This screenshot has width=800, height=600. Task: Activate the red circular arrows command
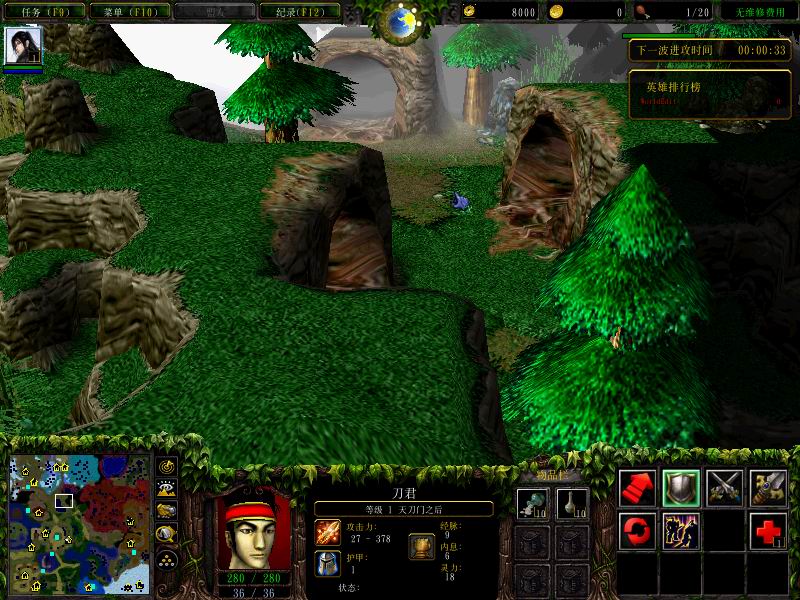coord(637,530)
